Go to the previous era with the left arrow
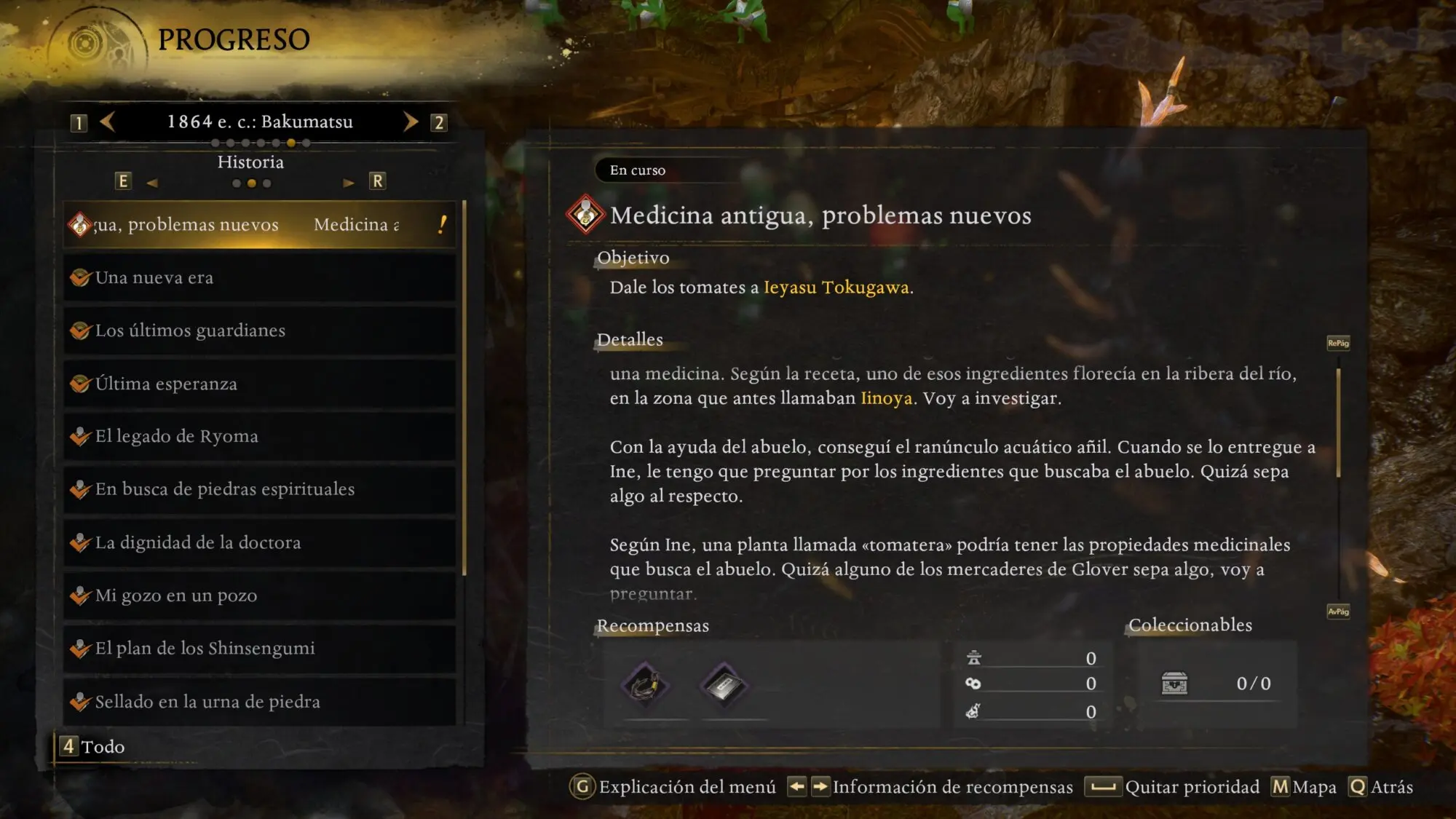The width and height of the screenshot is (1456, 819). (108, 122)
